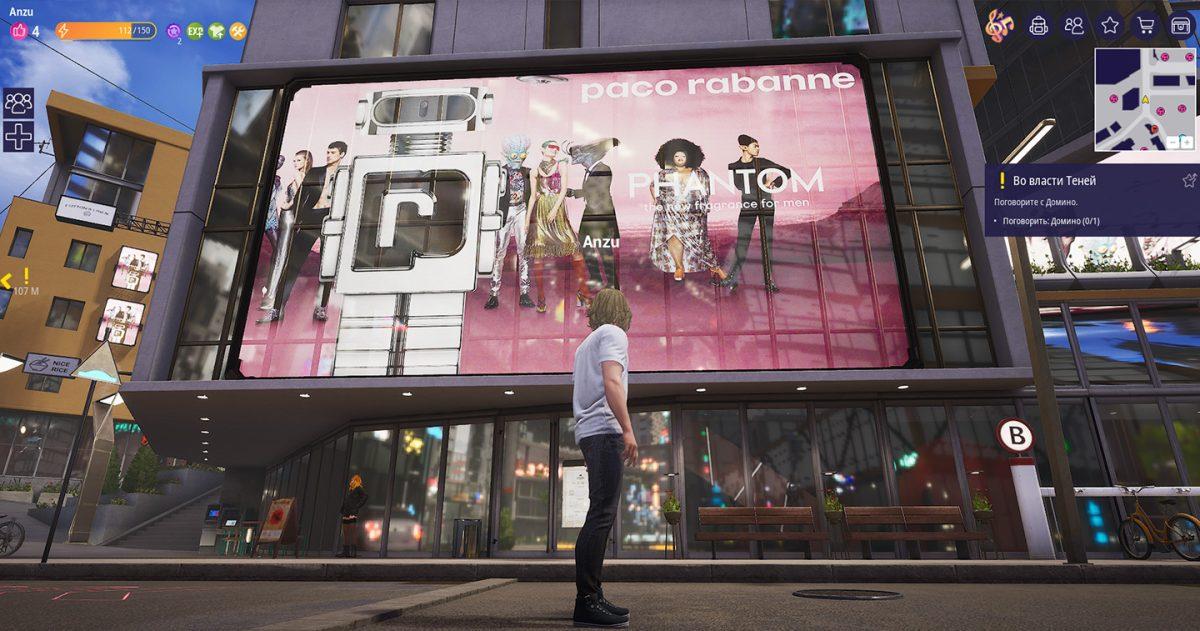This screenshot has width=1200, height=631.
Task: Click the purple star token icon
Action: (x=174, y=31)
